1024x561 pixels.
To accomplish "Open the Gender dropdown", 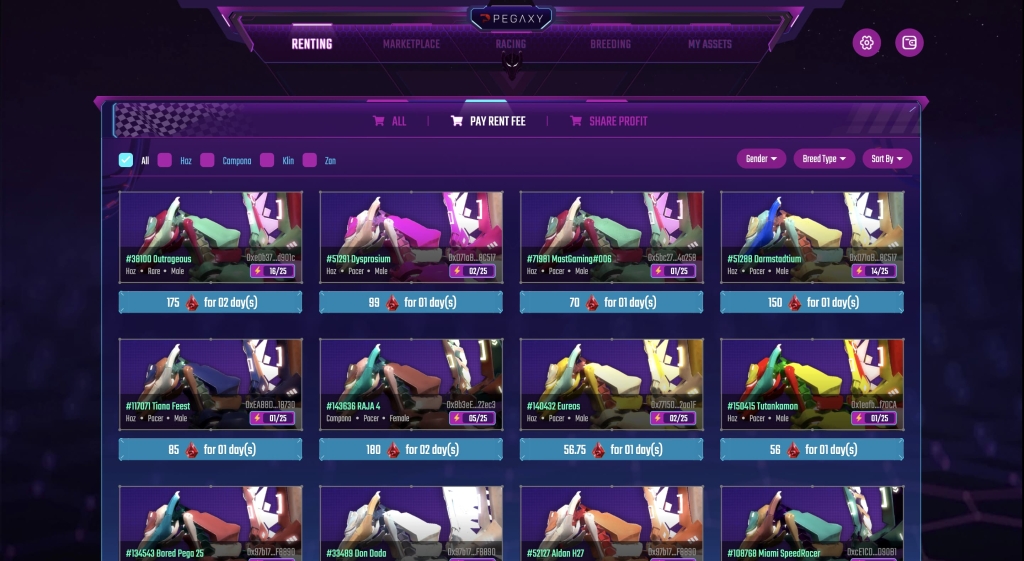I will click(x=761, y=159).
